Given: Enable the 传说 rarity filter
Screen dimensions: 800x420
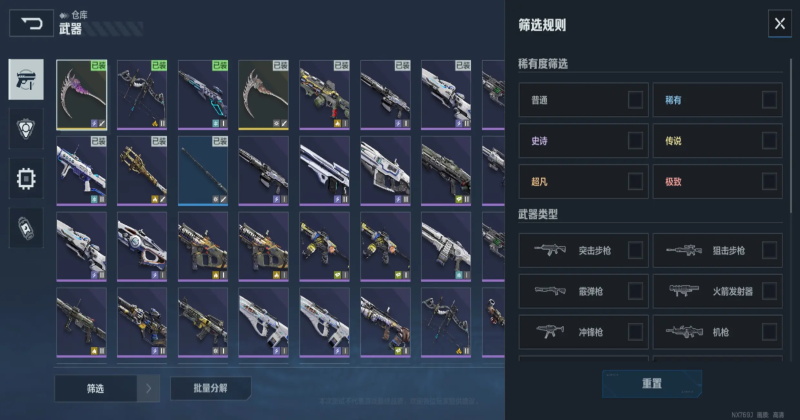Looking at the screenshot, I should [769, 141].
